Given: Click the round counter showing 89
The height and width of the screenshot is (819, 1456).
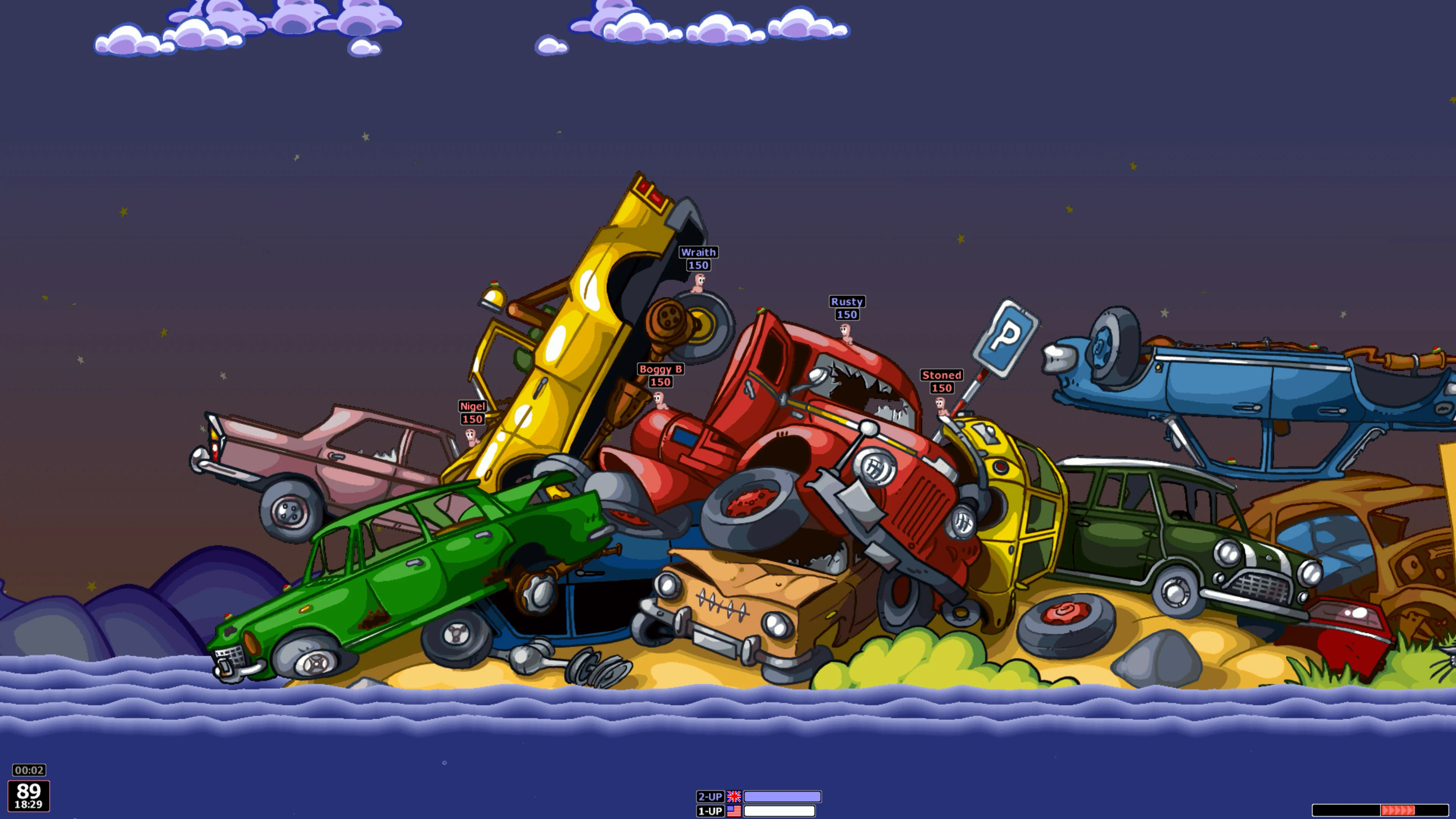Looking at the screenshot, I should point(30,791).
